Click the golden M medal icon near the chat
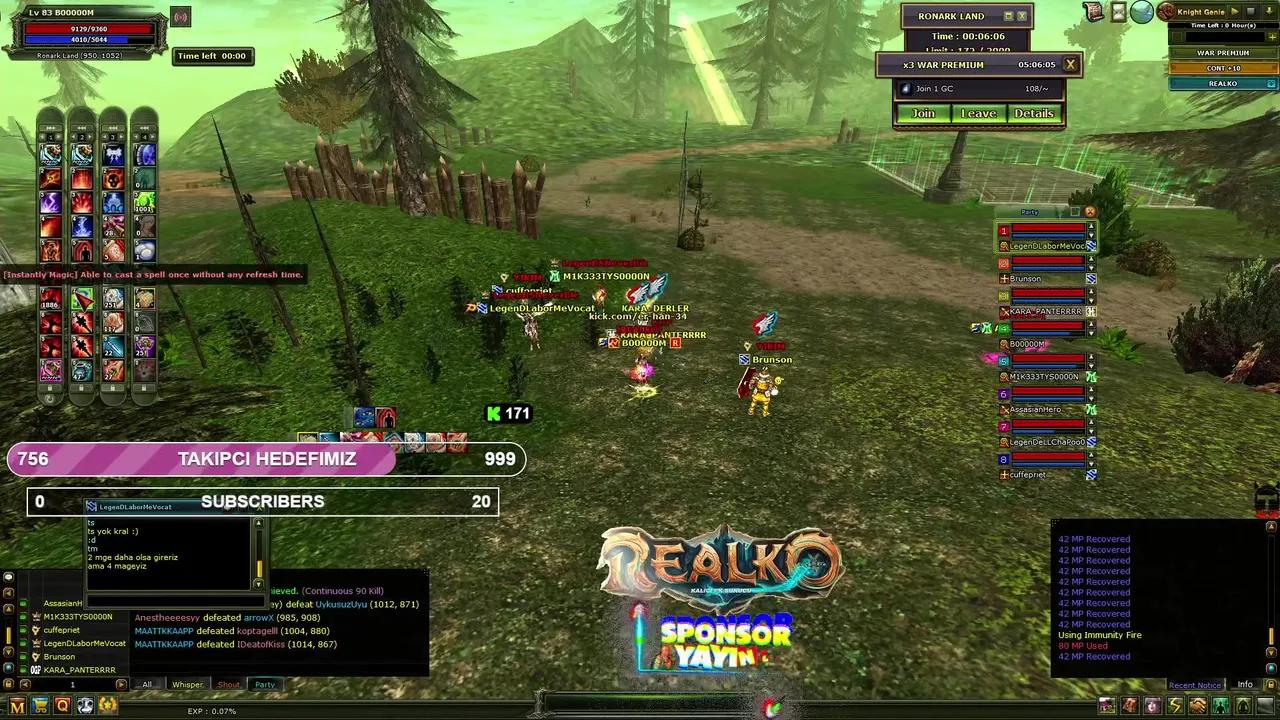Image resolution: width=1280 pixels, height=720 pixels. (17, 705)
